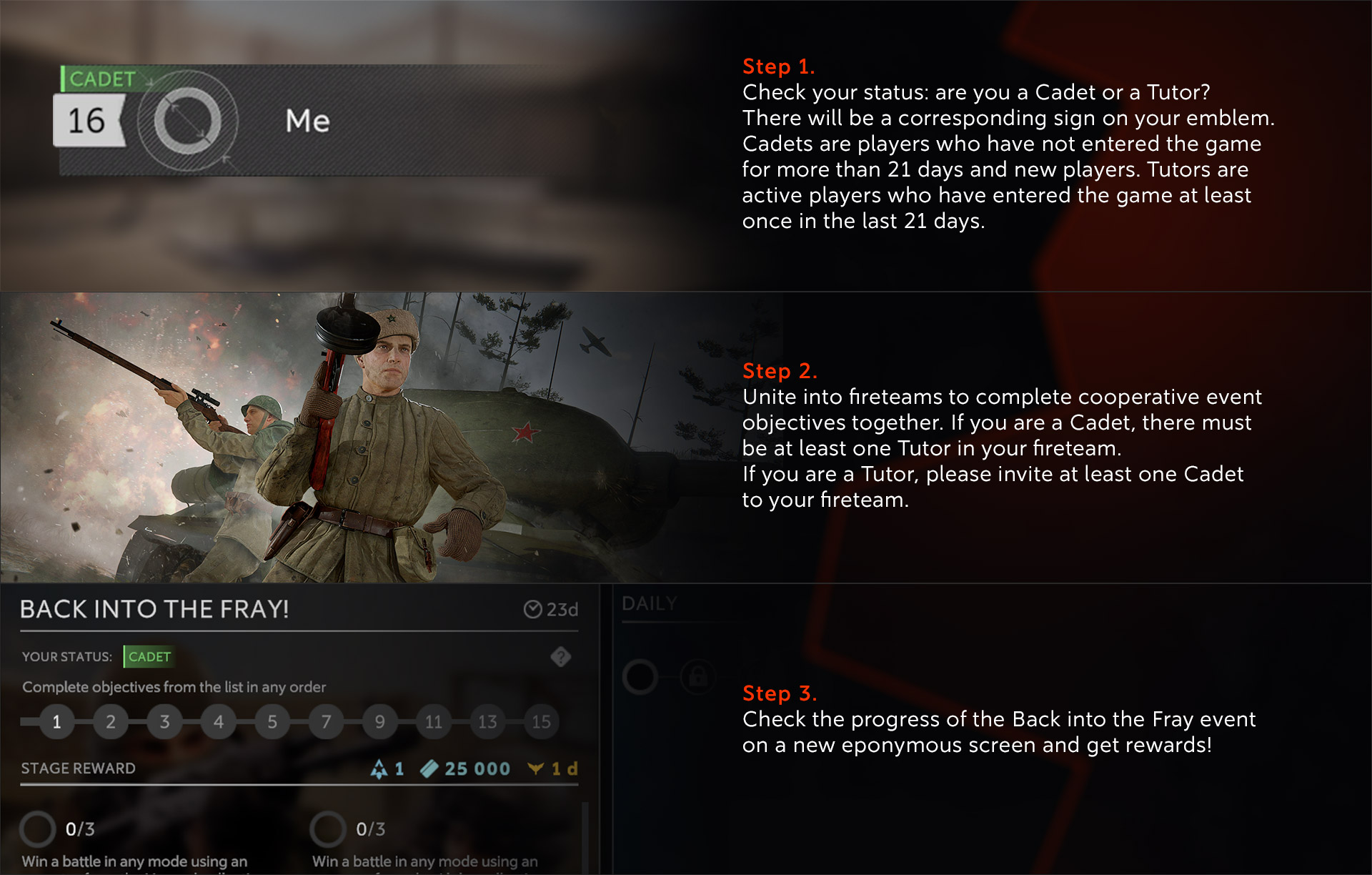1372x875 pixels.
Task: Open the question mark help icon
Action: (x=561, y=657)
